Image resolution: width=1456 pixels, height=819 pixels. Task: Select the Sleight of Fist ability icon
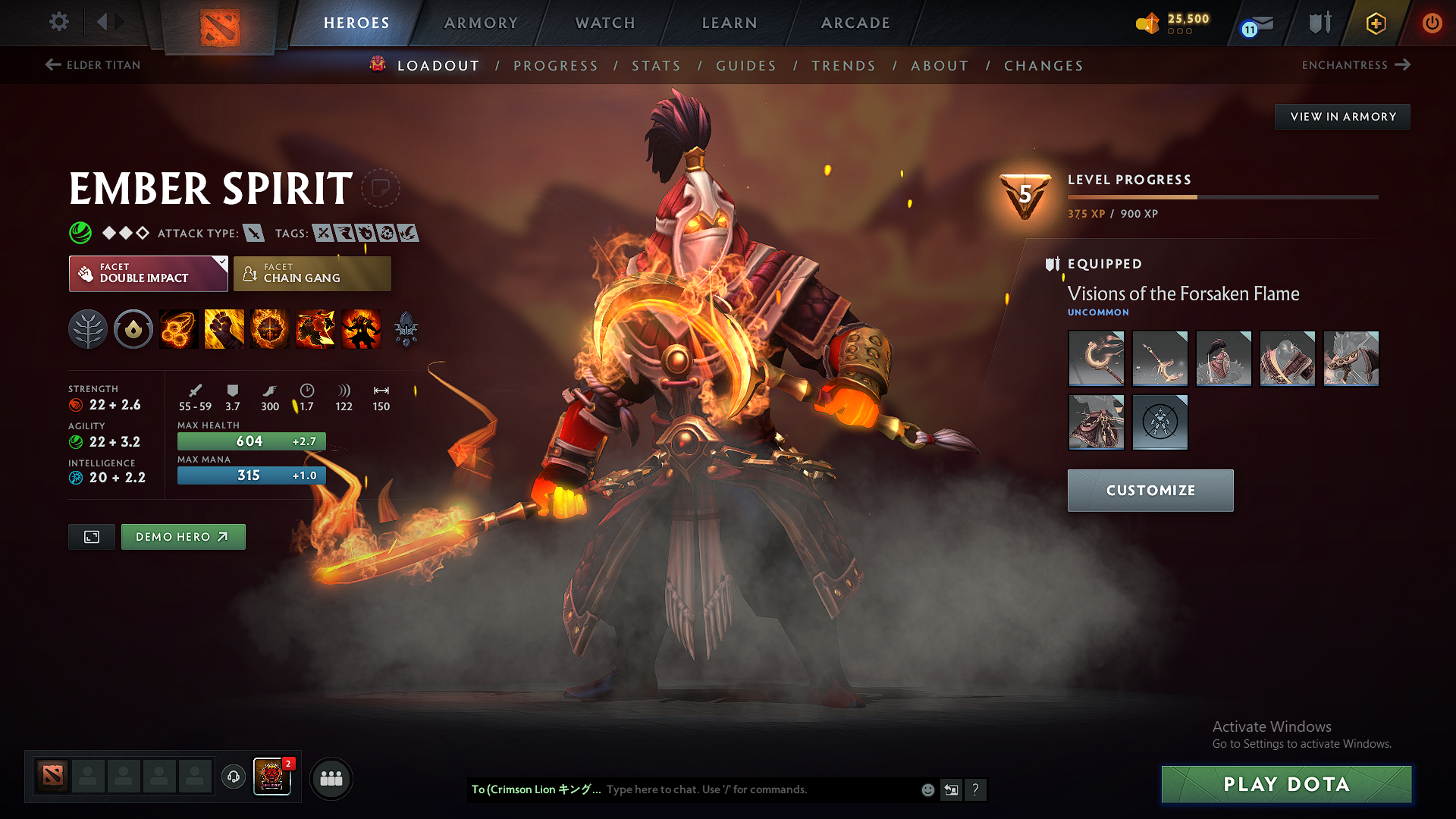coord(224,328)
